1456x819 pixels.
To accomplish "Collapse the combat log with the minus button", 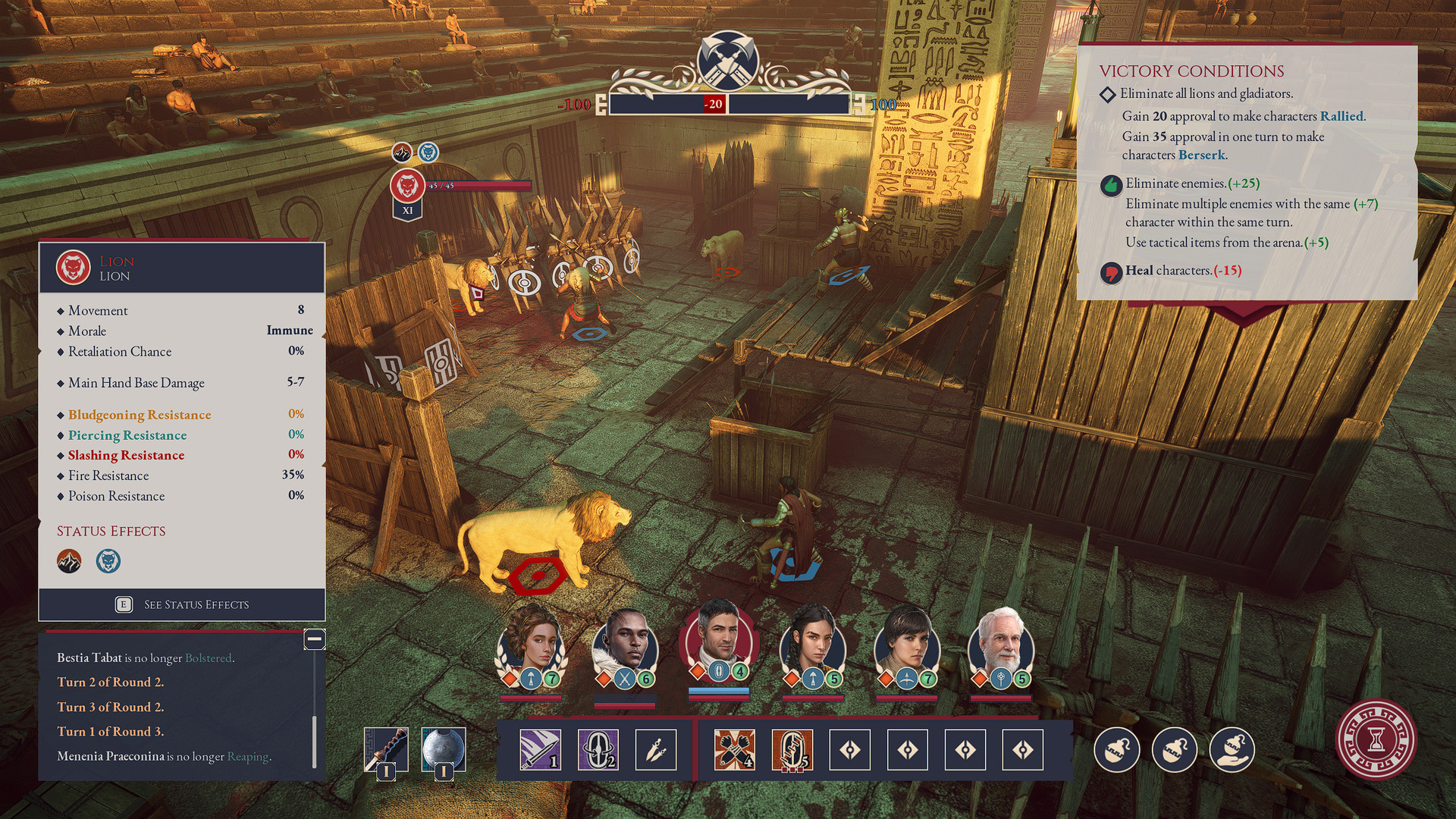I will 315,640.
